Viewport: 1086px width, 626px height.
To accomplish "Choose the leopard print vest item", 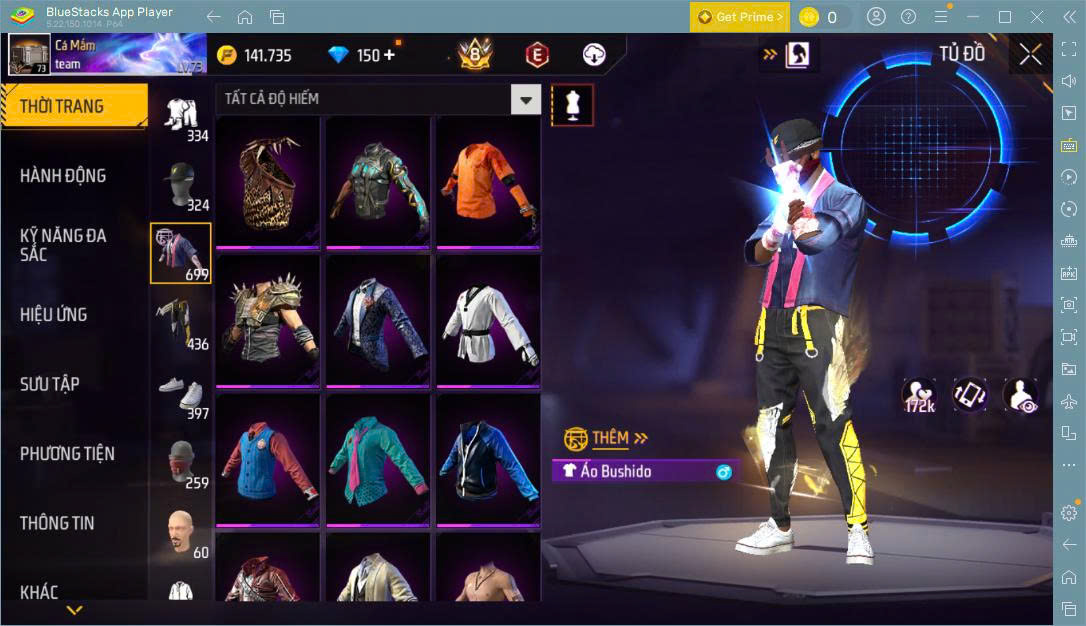I will [x=268, y=181].
